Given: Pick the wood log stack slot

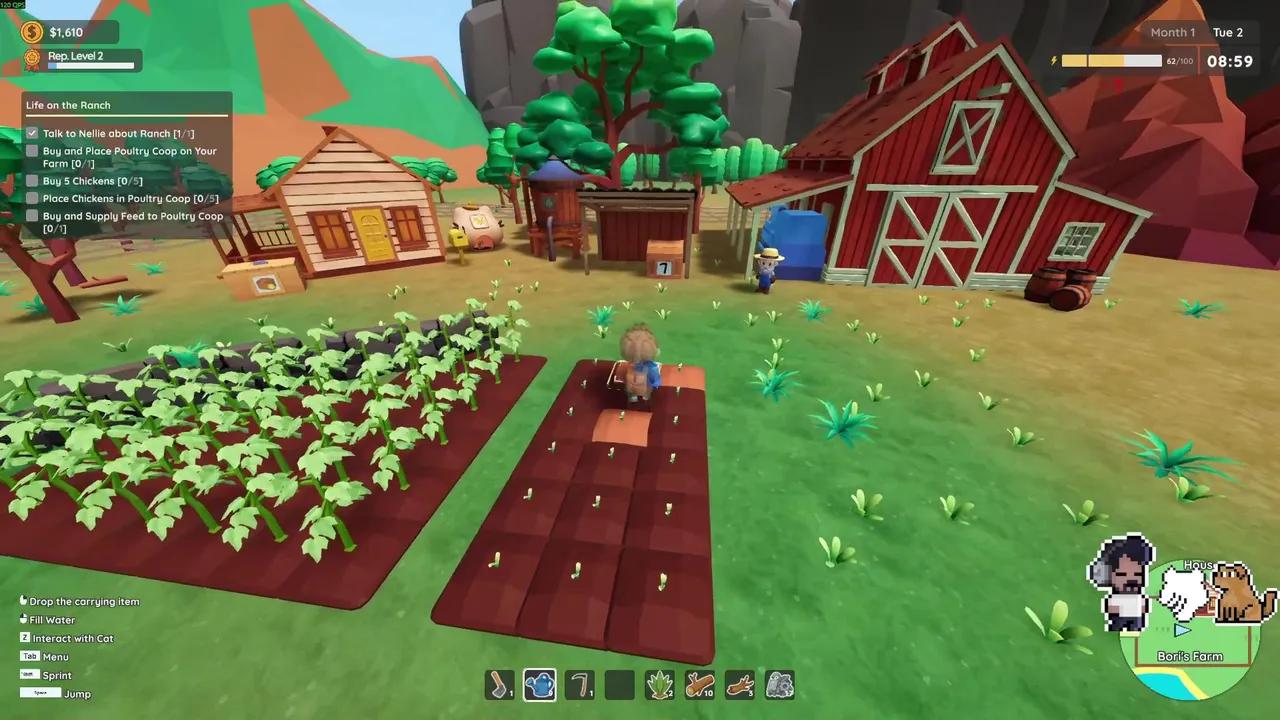Looking at the screenshot, I should pos(700,685).
